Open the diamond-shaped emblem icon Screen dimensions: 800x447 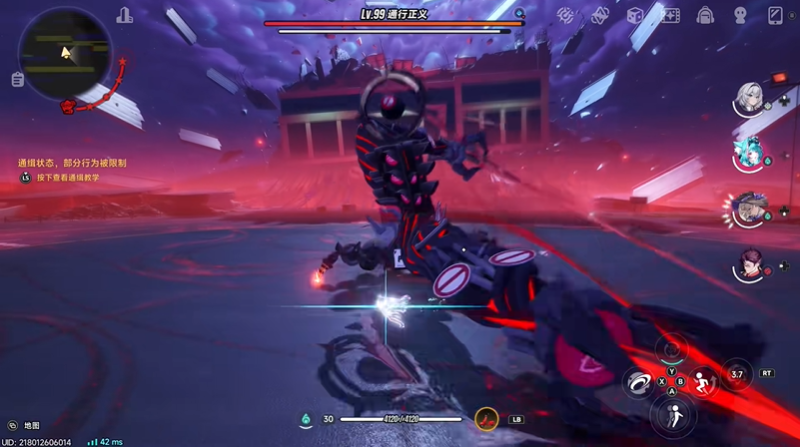click(600, 15)
